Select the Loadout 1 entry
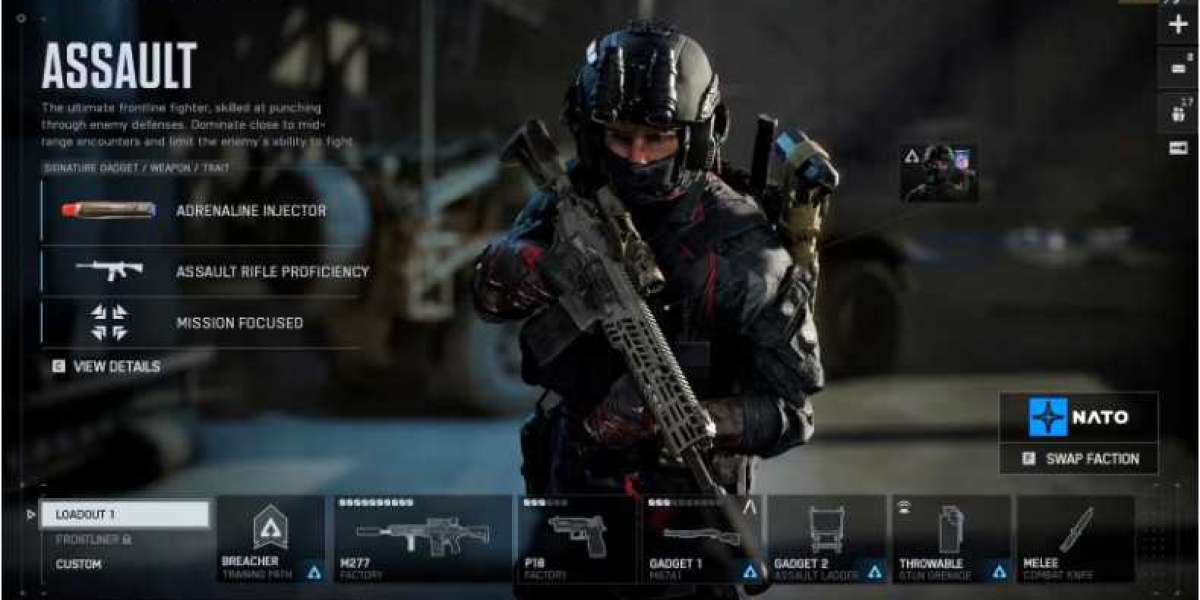Image resolution: width=1200 pixels, height=600 pixels. point(125,514)
